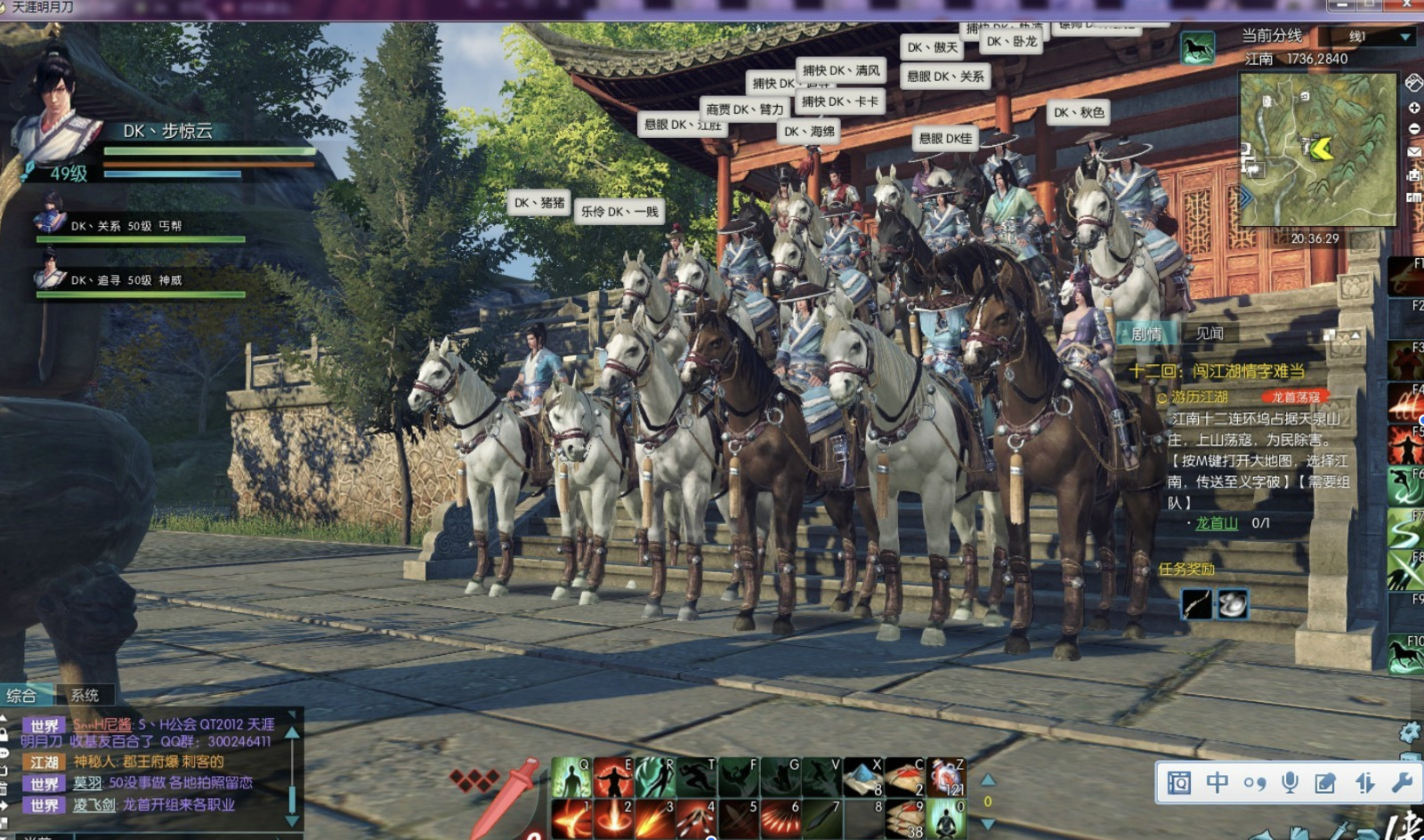Open the 线1 channel line dropdown

point(1405,36)
